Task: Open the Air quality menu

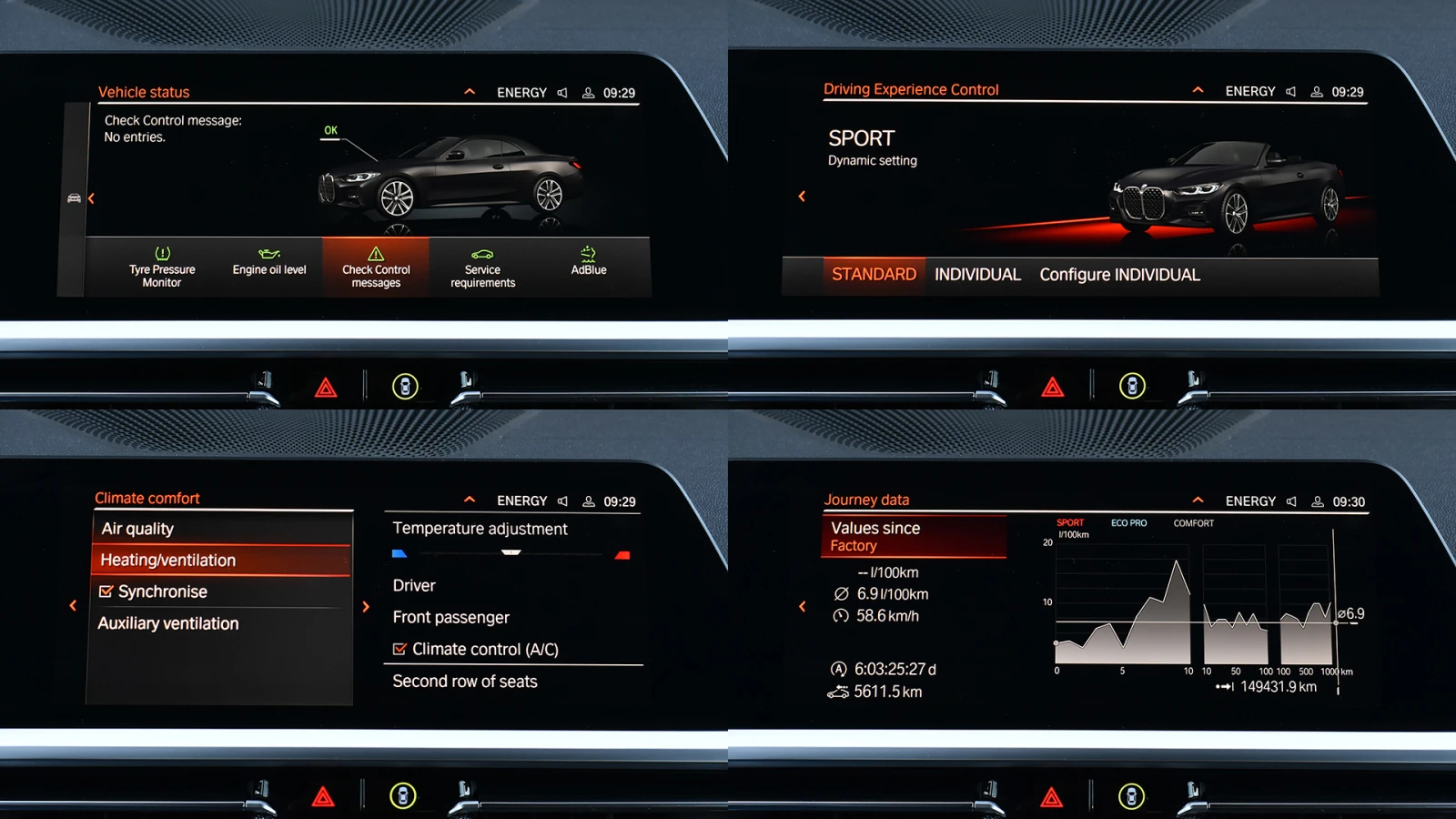Action: (x=137, y=529)
